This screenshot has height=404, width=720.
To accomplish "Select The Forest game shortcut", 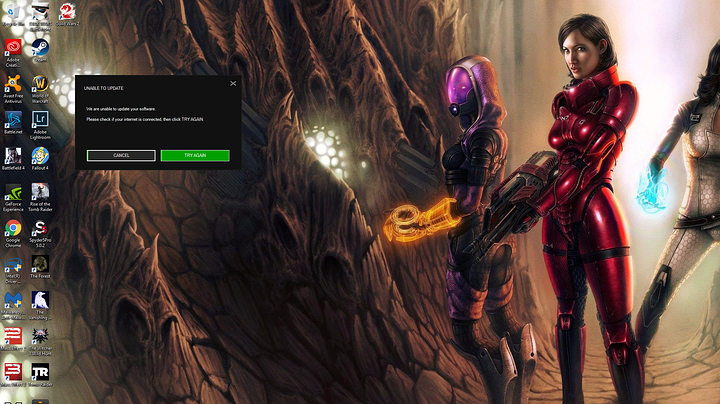I will tap(40, 265).
